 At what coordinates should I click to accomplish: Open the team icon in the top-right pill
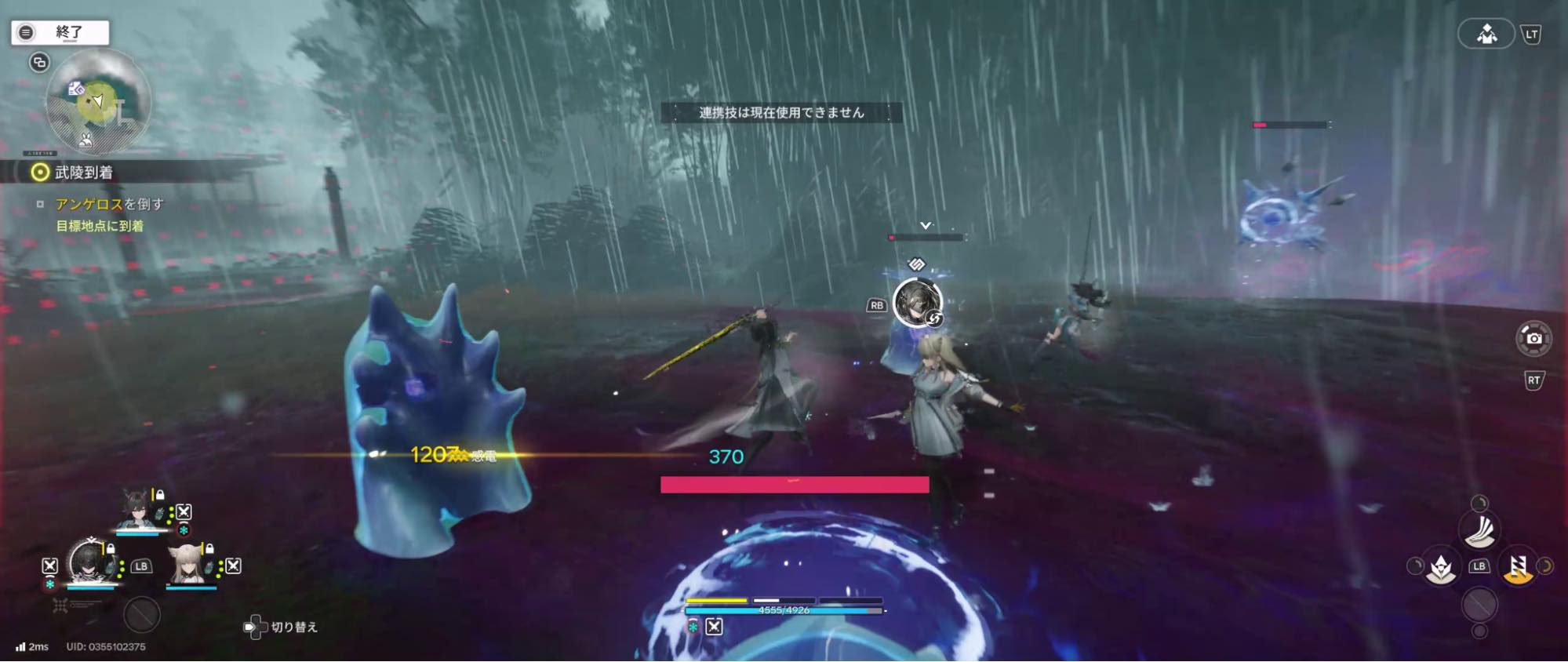click(1486, 34)
